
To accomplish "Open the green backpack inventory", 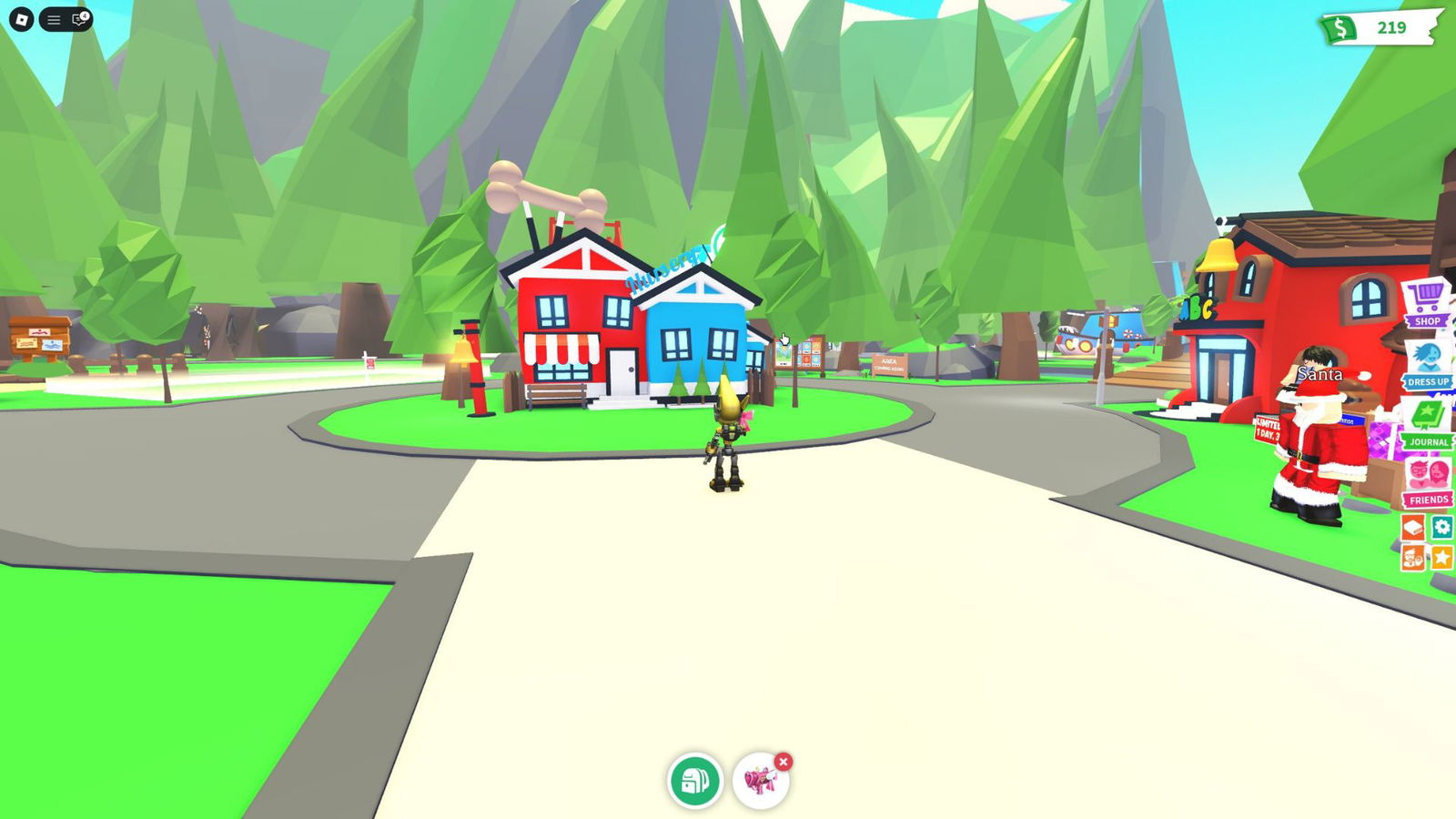I will coord(695,781).
